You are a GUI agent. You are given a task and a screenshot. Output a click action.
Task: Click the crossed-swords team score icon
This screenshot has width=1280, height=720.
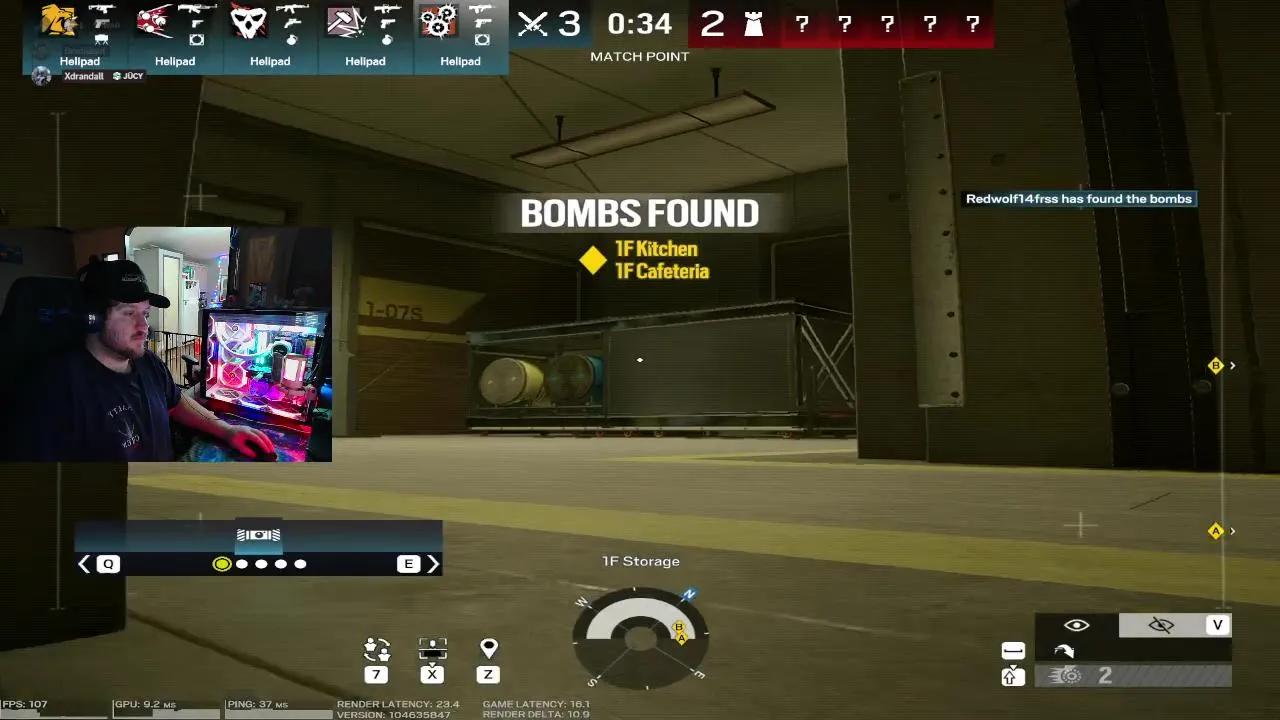tap(533, 23)
